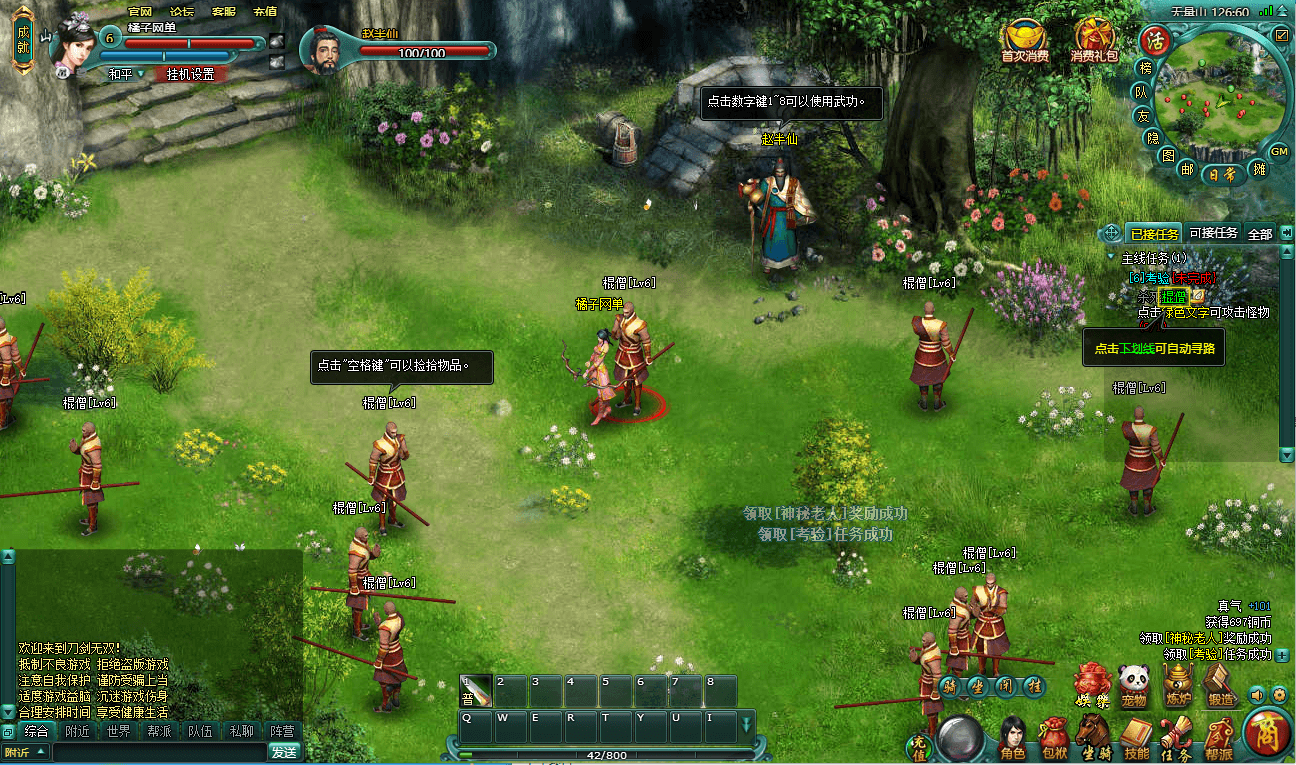
Task: Open the 角色 character panel
Action: tap(1015, 740)
